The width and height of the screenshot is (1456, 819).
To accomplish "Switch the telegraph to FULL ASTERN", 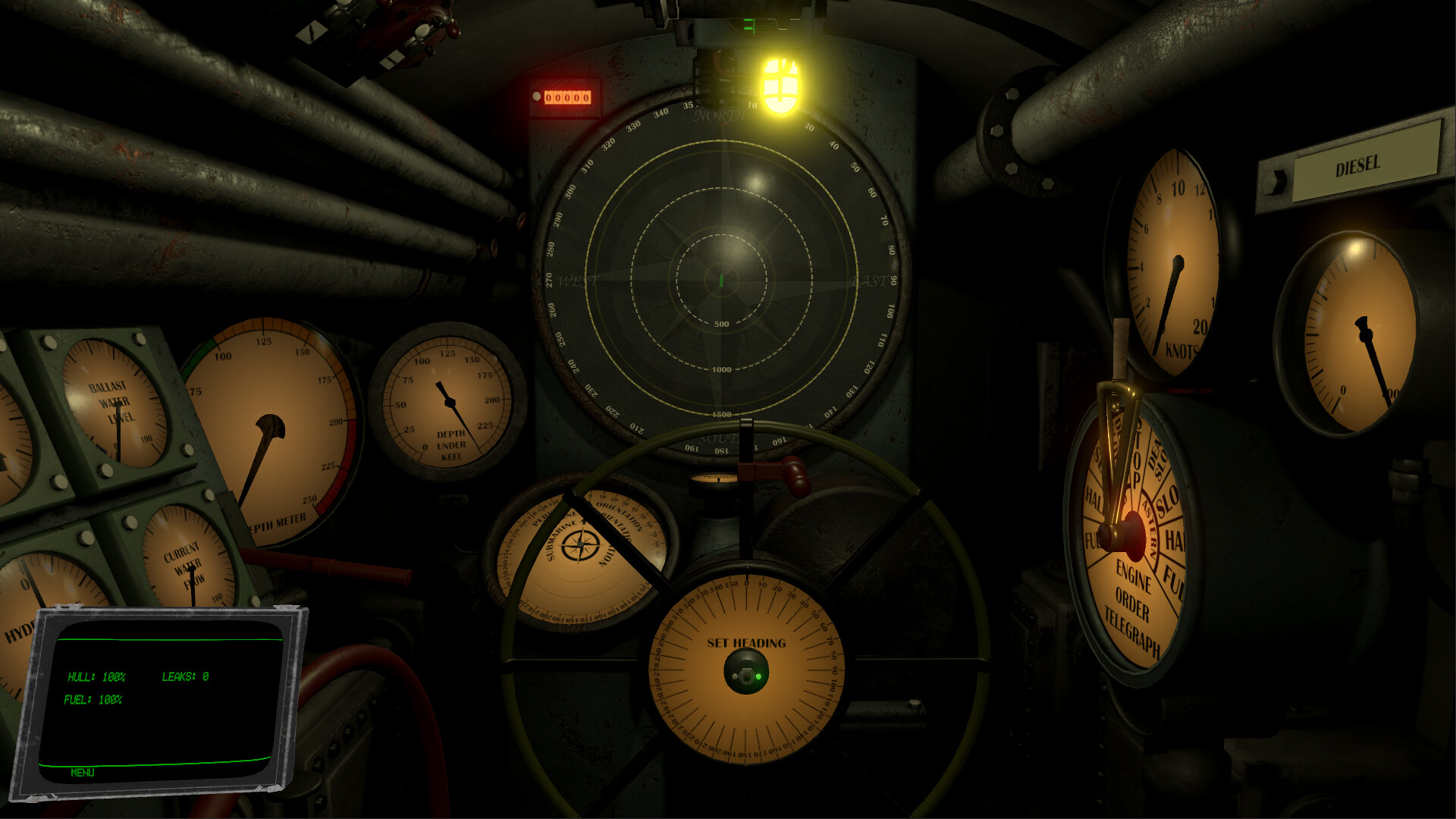I will pyautogui.click(x=1172, y=577).
